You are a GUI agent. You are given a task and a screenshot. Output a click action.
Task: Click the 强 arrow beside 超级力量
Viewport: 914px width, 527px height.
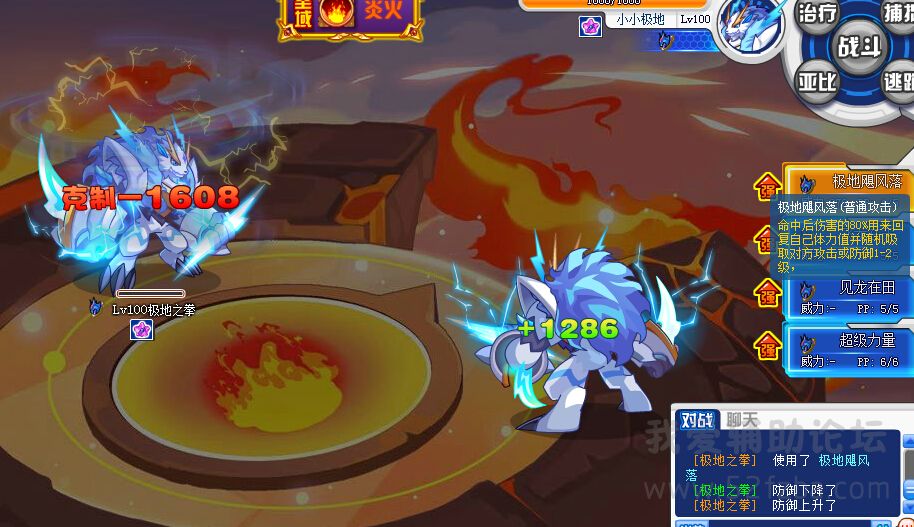click(x=768, y=345)
